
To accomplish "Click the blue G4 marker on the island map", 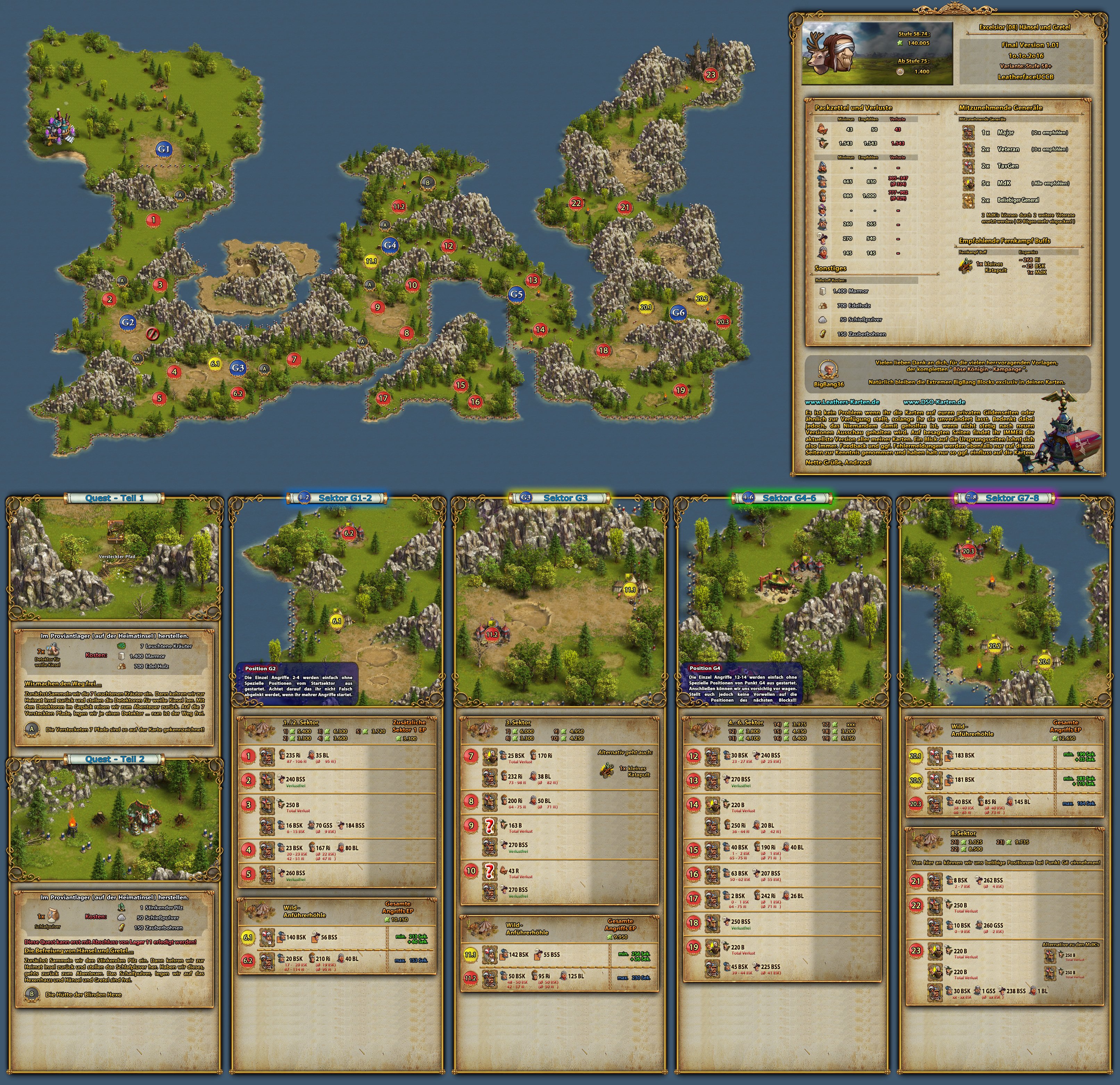I will click(x=390, y=245).
